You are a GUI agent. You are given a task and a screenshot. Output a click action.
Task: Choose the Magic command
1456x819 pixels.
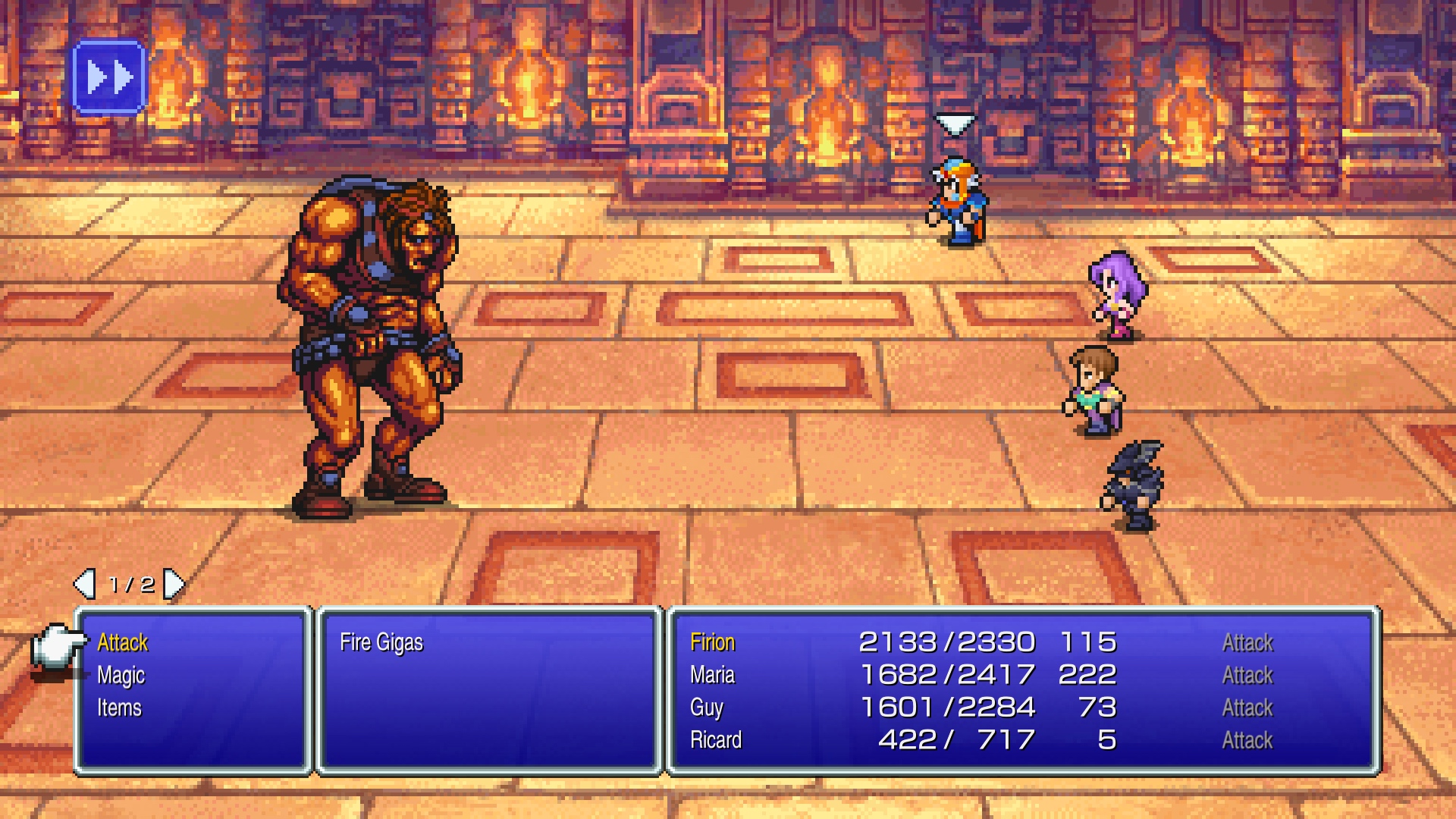point(121,676)
